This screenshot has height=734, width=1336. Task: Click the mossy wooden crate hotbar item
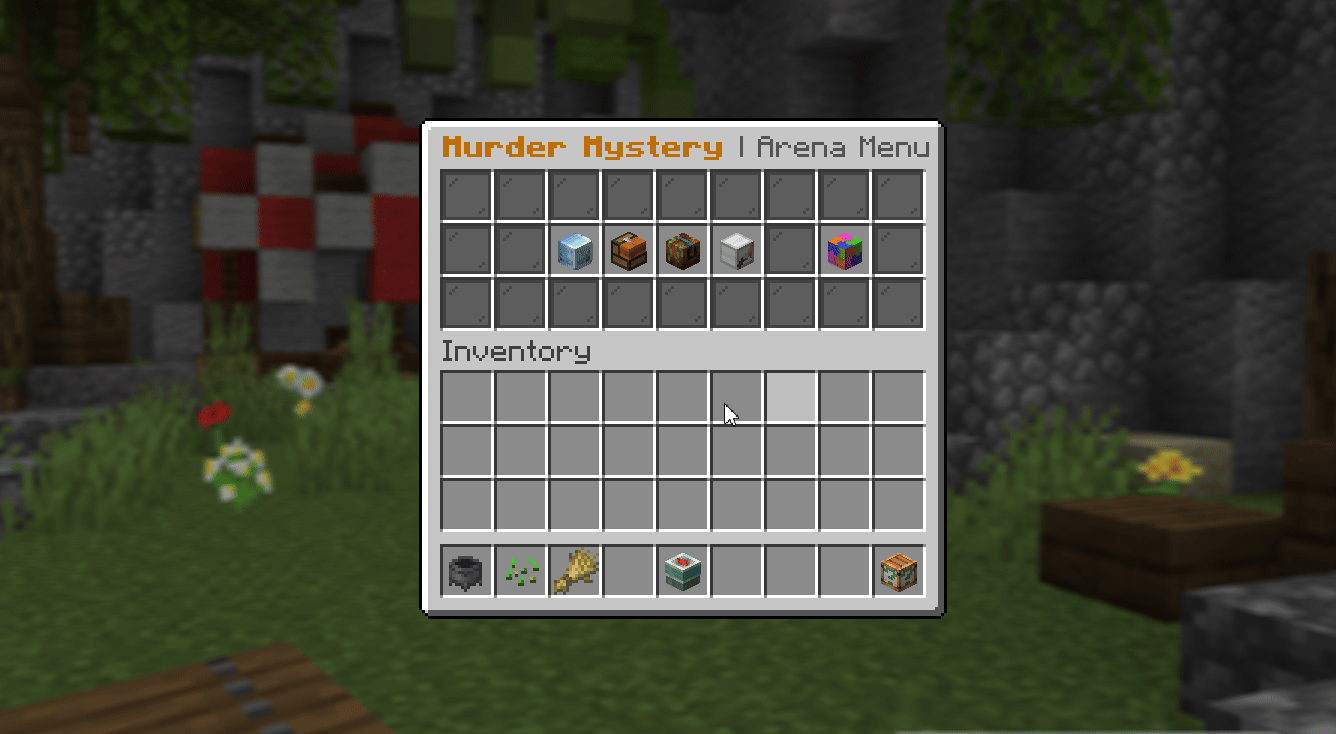[x=898, y=570]
